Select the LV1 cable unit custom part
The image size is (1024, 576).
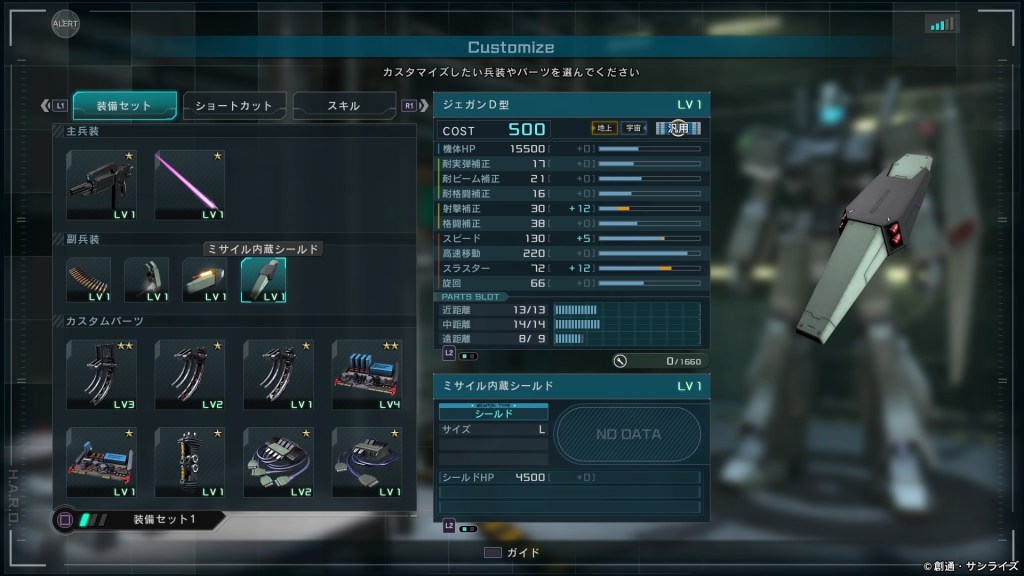click(x=367, y=462)
